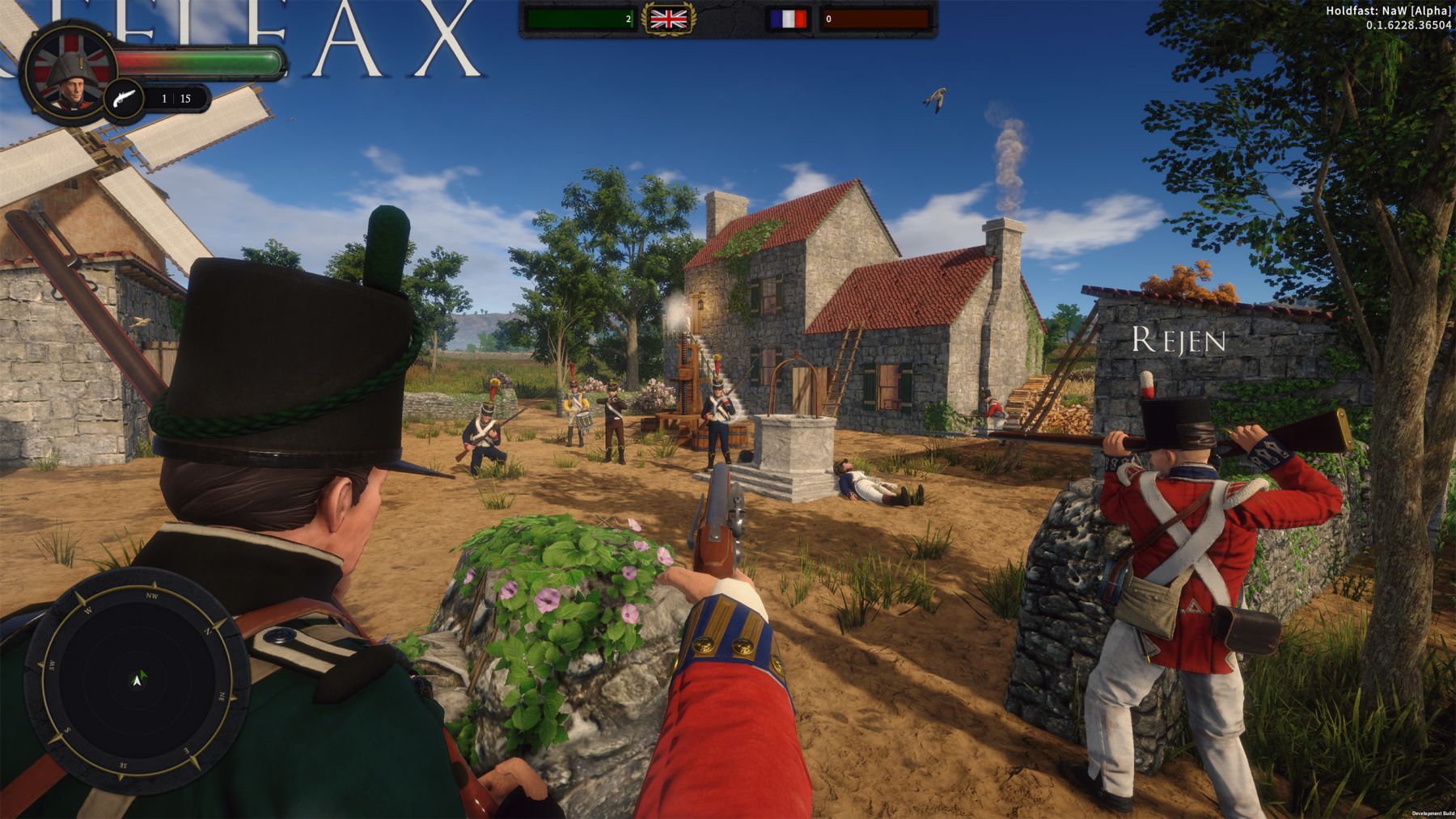Select the pistol weapon icon
Screen dimensions: 1456x819
click(x=124, y=99)
